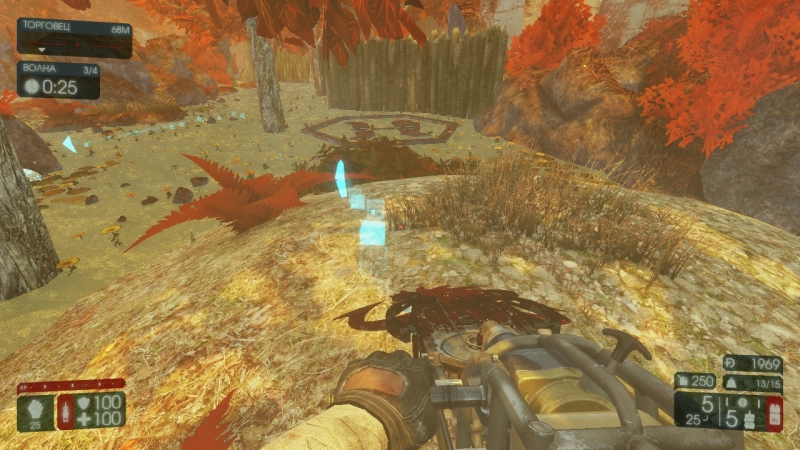Click the red medical syringe icon
800x450 pixels.
(66, 410)
